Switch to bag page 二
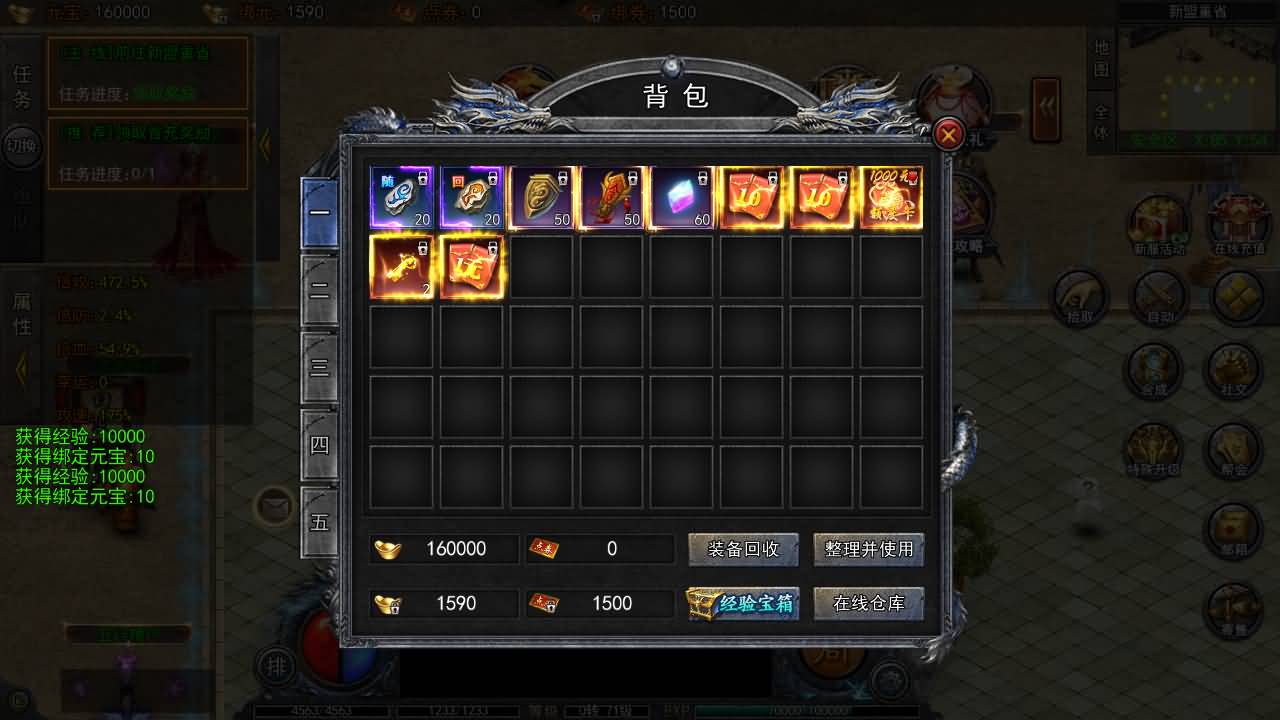 coord(320,291)
